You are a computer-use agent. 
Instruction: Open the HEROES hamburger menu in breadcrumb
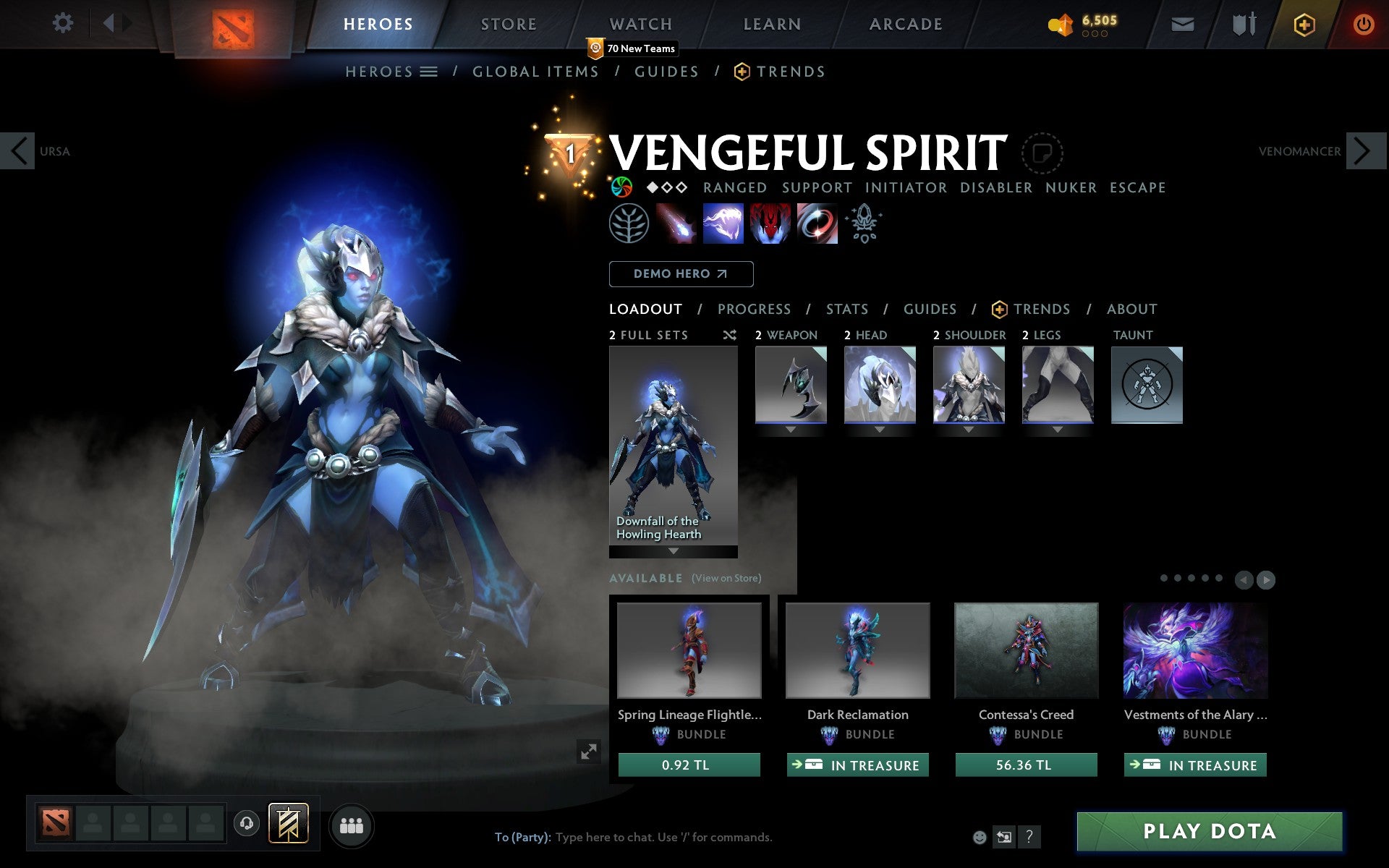(x=429, y=72)
